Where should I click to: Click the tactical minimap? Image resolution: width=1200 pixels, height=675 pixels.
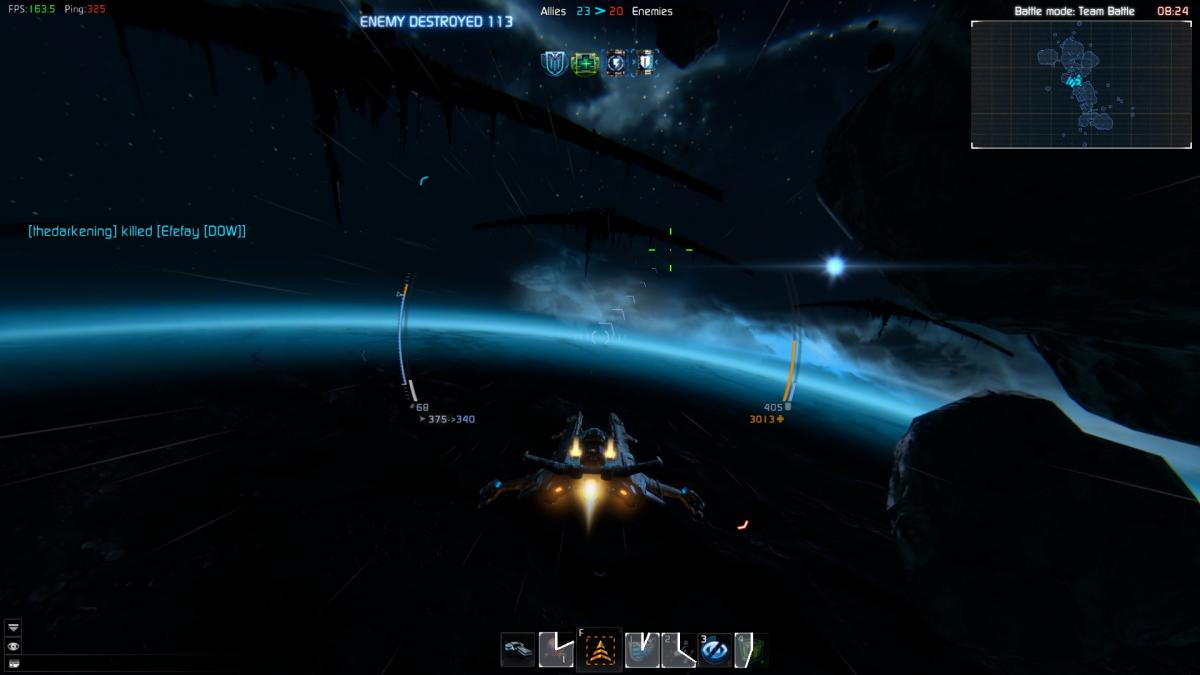pyautogui.click(x=1081, y=85)
